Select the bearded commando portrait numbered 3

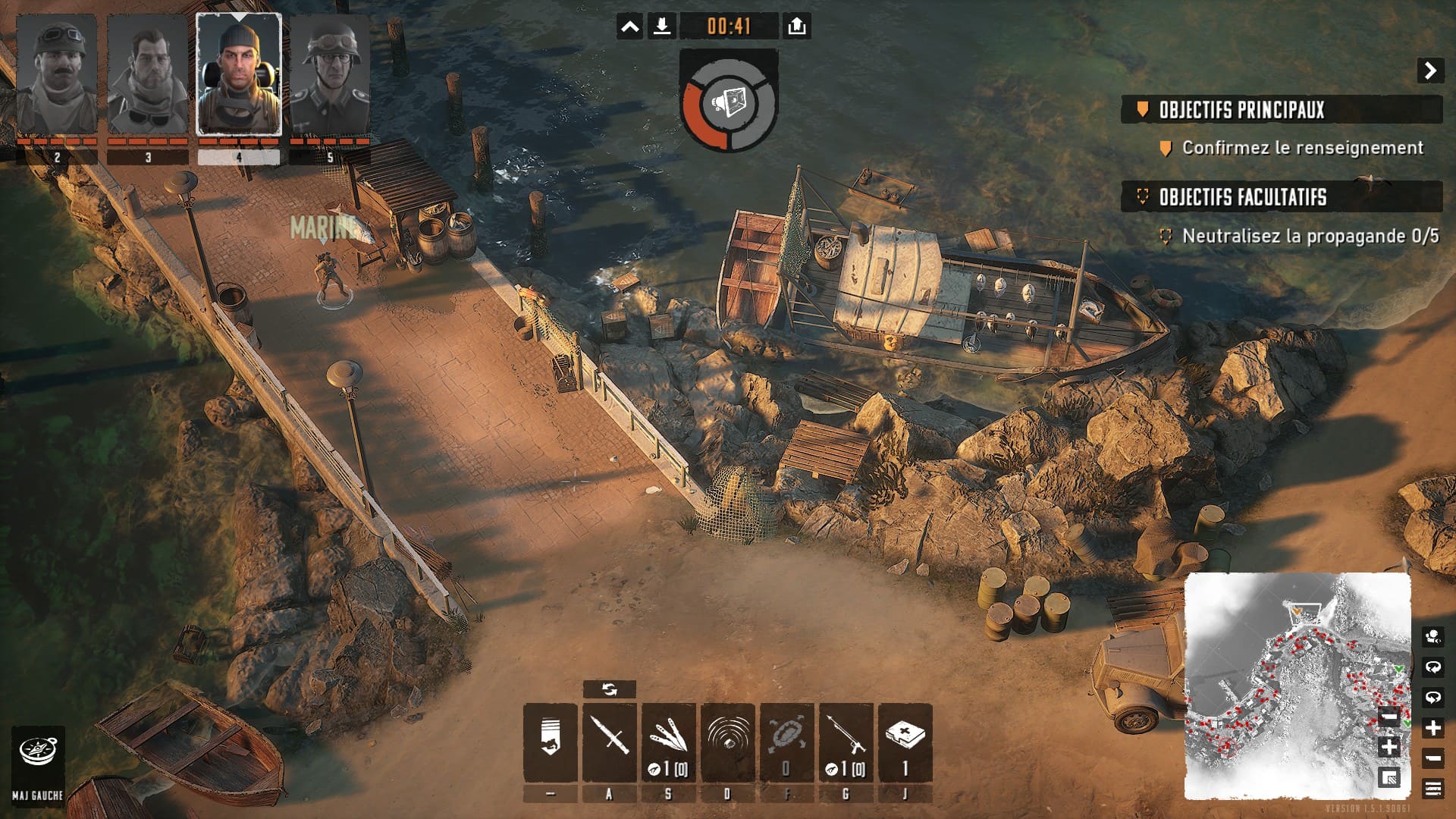(x=148, y=76)
